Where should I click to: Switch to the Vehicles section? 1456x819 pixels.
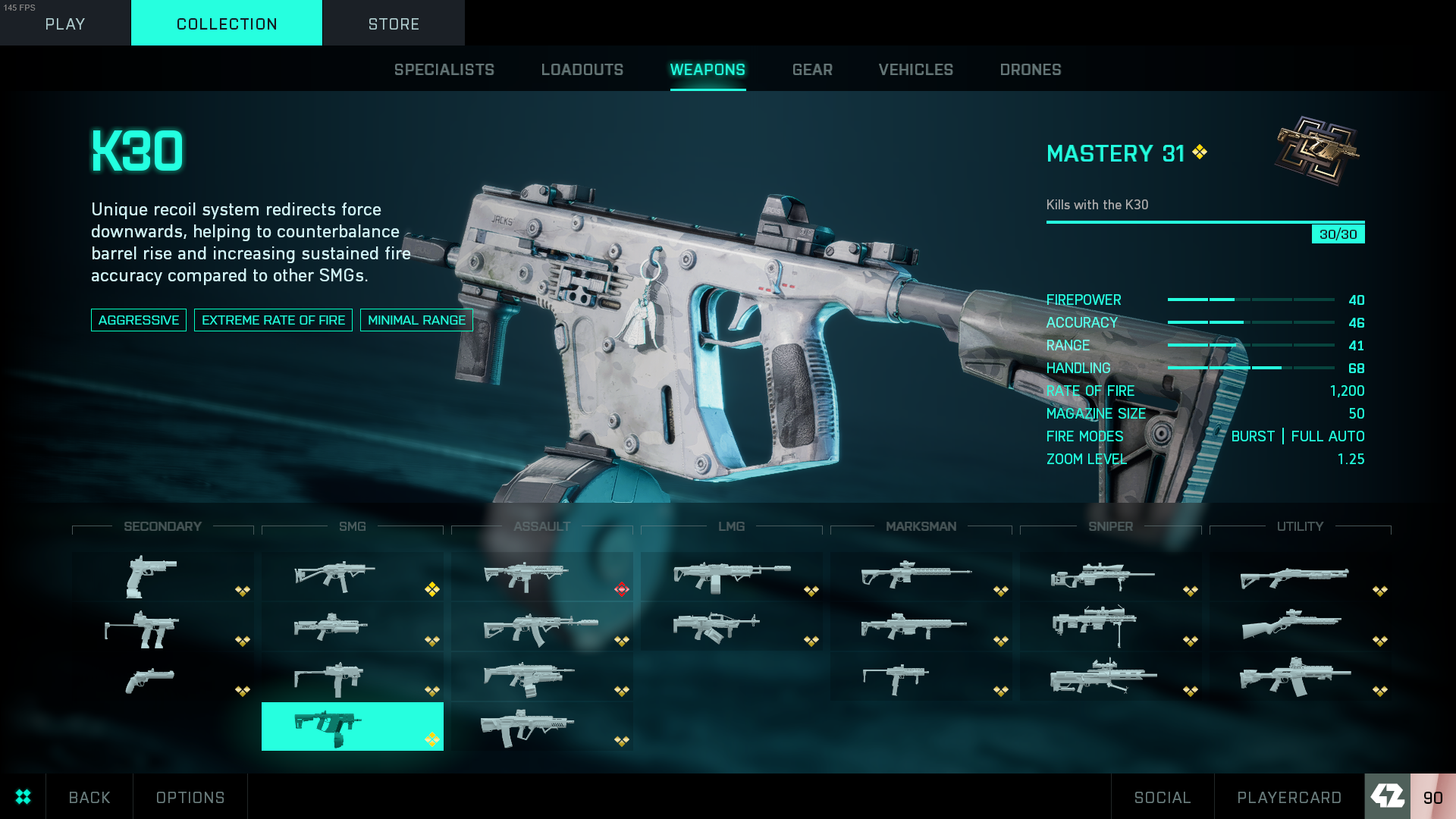(x=916, y=70)
